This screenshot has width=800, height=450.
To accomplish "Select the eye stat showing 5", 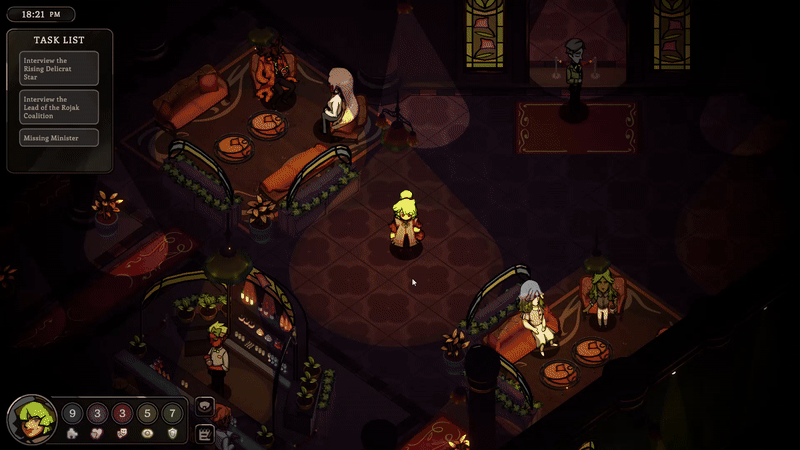I will (147, 413).
